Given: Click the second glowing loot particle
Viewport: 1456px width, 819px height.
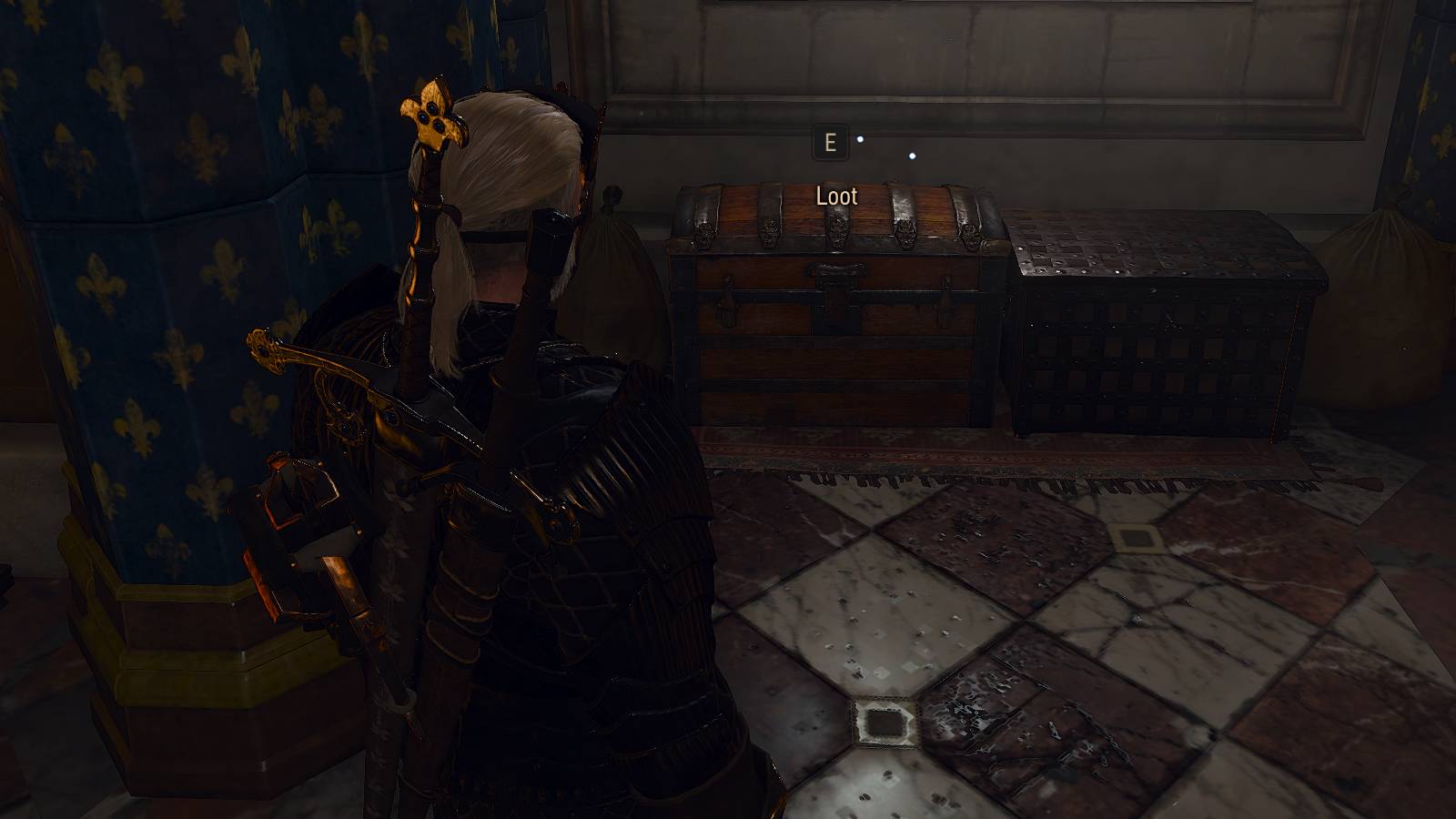Looking at the screenshot, I should [911, 157].
